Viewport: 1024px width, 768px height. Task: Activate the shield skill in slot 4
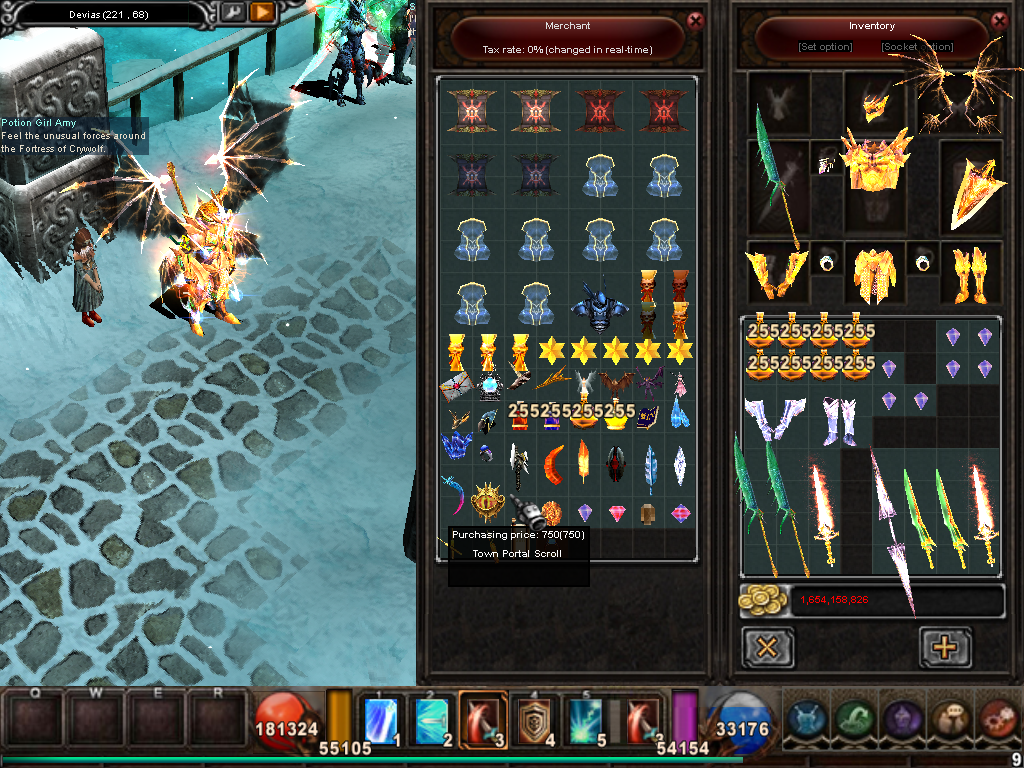pos(535,716)
